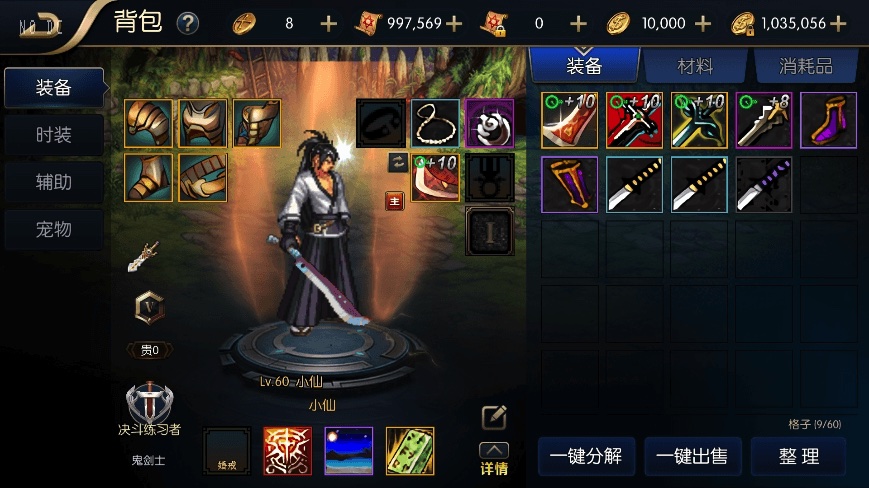Screen dimensions: 869x488
Task: Sell all with 一键出售 button
Action: [691, 457]
